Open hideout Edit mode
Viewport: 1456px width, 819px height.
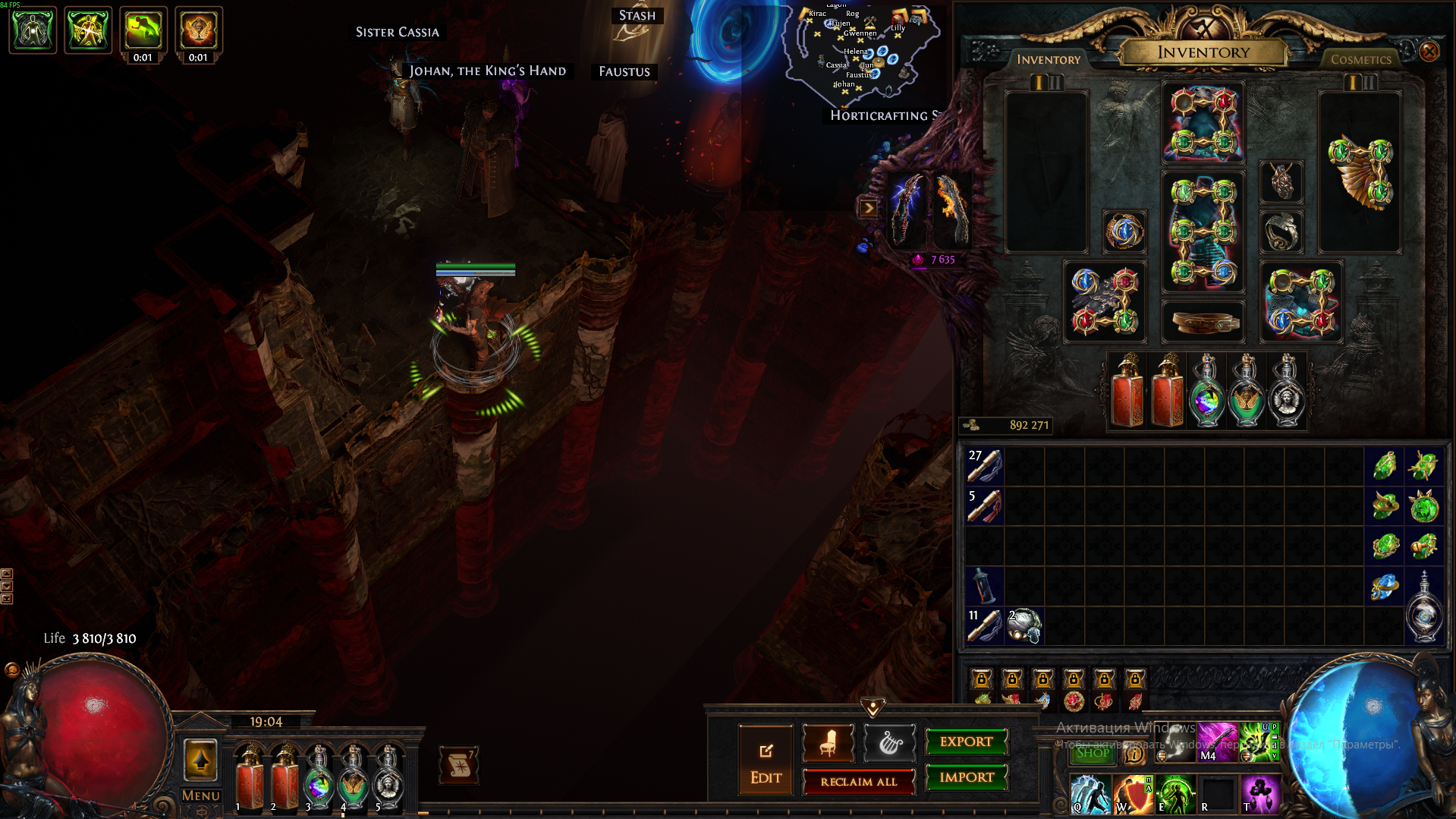pos(766,761)
